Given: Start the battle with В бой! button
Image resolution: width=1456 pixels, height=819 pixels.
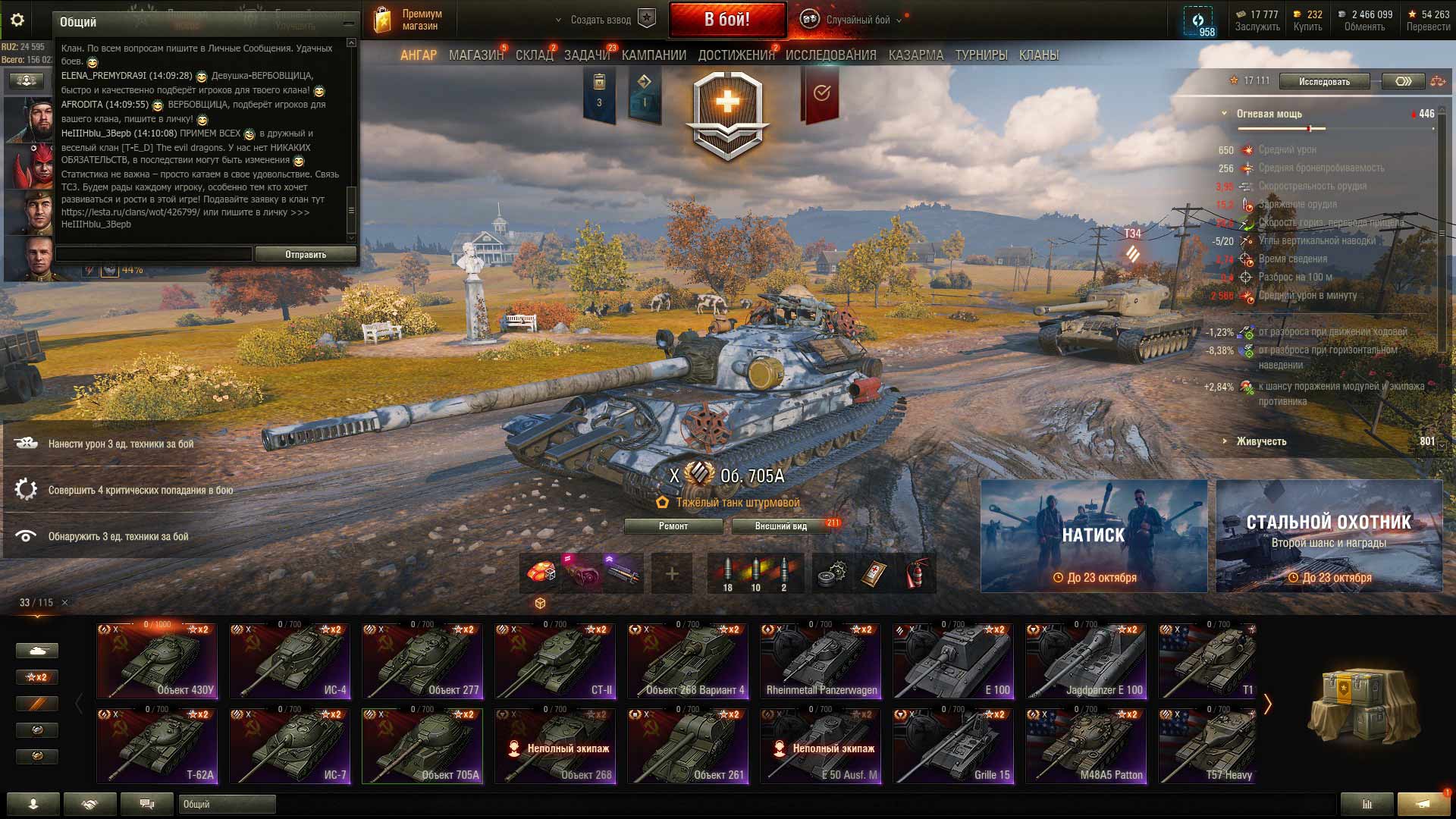Looking at the screenshot, I should [726, 20].
